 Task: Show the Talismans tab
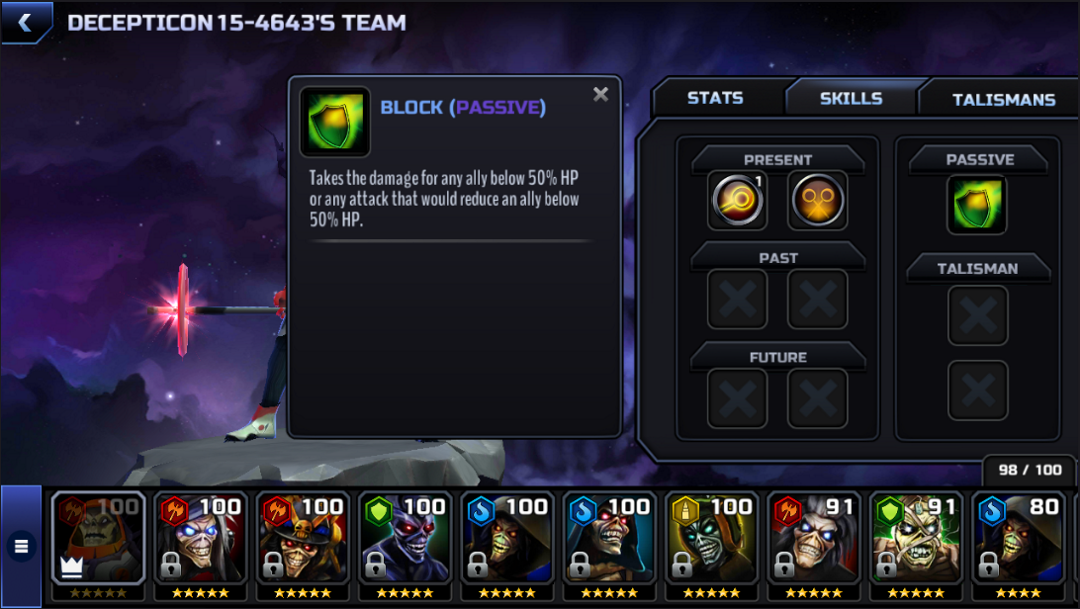(x=1003, y=99)
